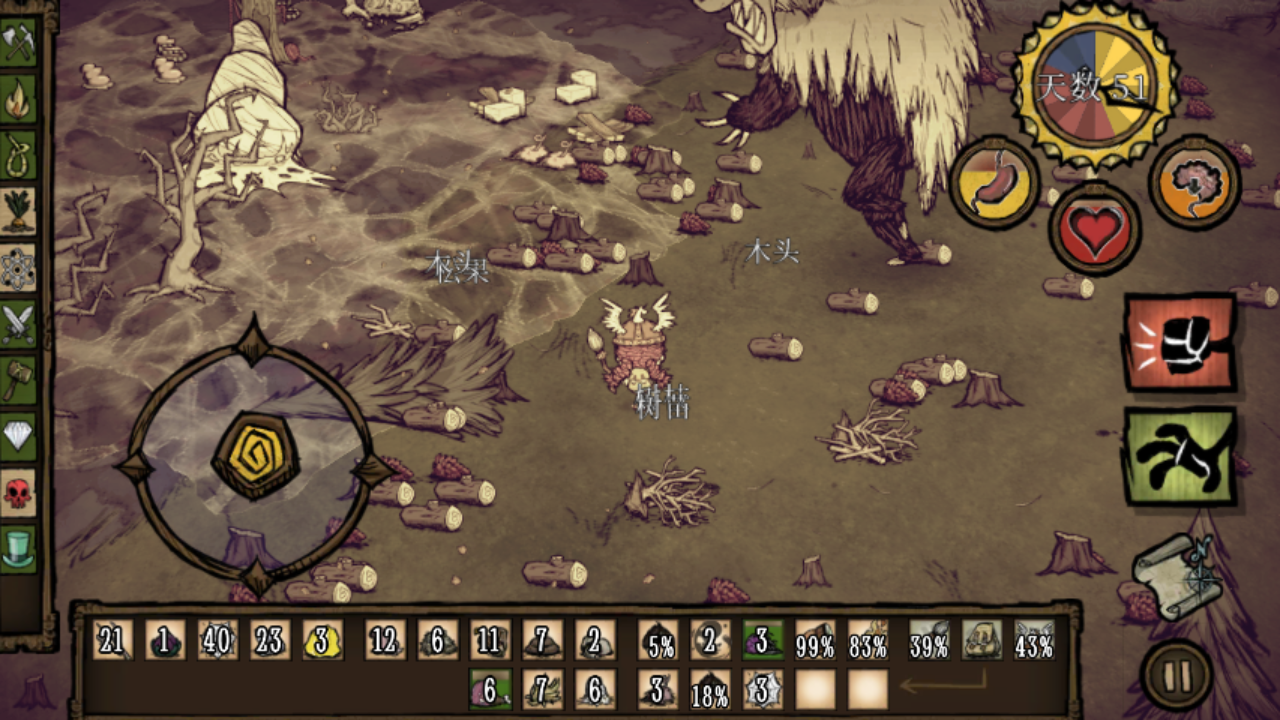Select the green top hat Dress tab
This screenshot has height=720, width=1280.
pyautogui.click(x=18, y=549)
